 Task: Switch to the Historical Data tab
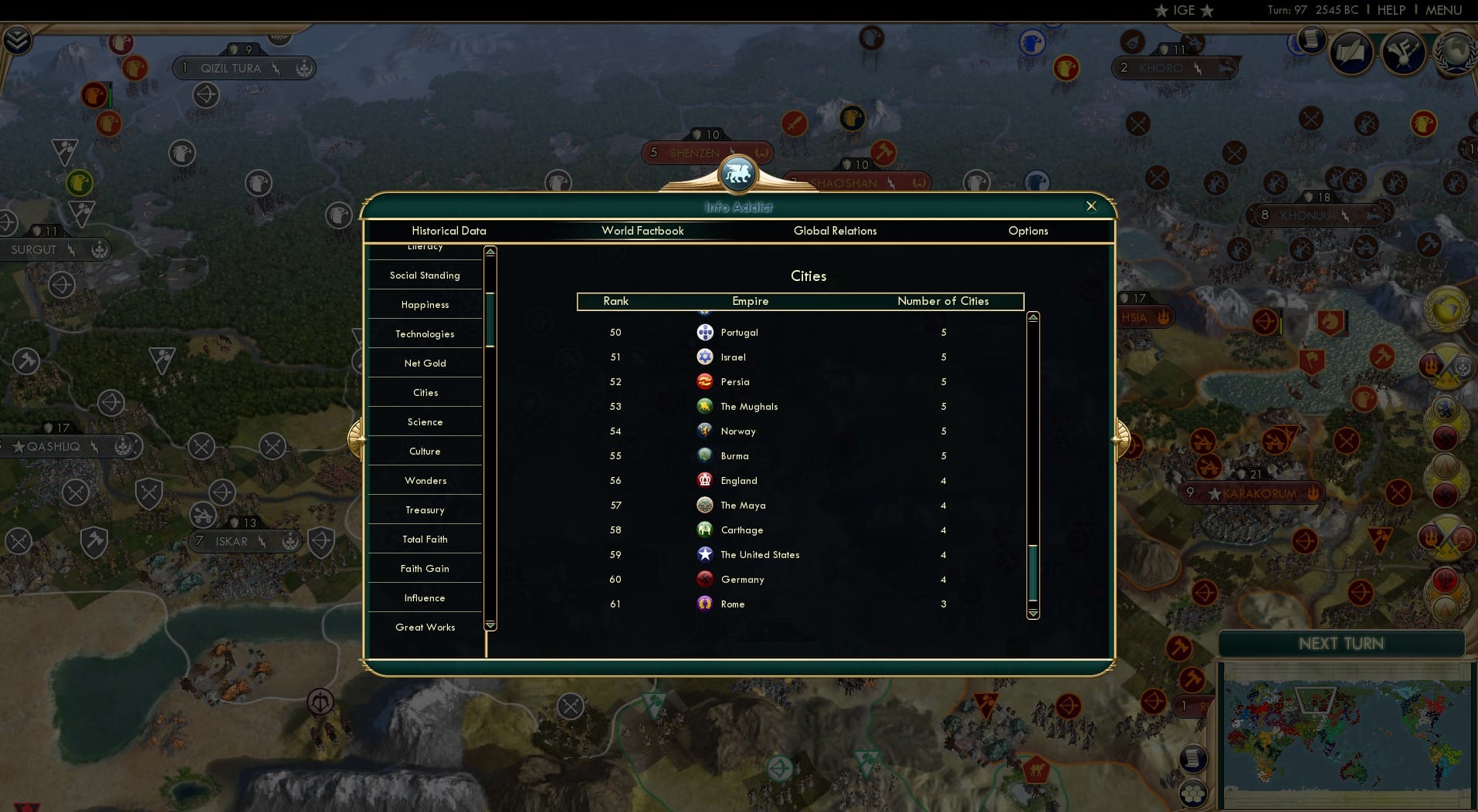[449, 231]
